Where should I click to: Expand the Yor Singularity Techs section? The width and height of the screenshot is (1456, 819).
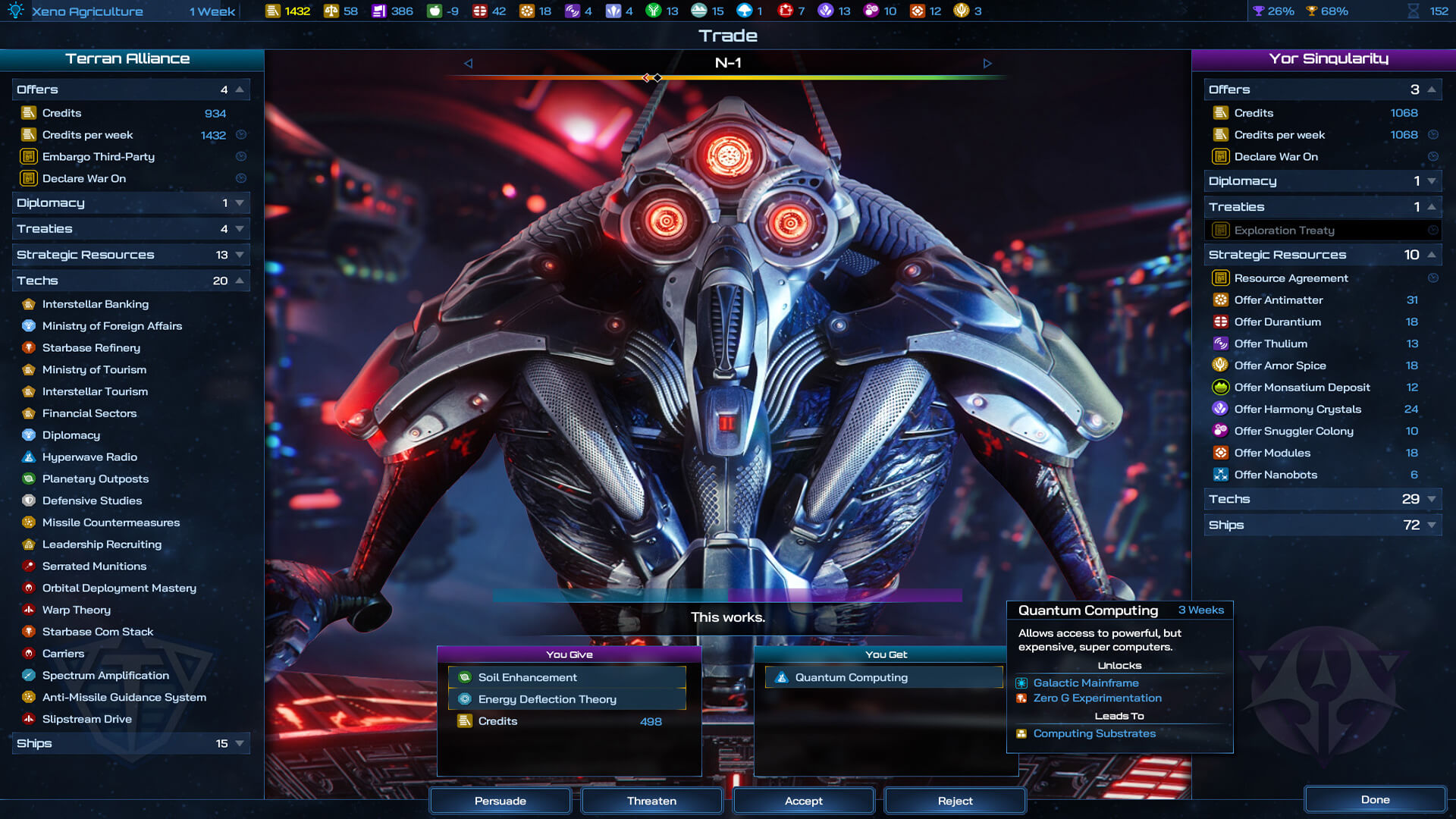pos(1322,499)
